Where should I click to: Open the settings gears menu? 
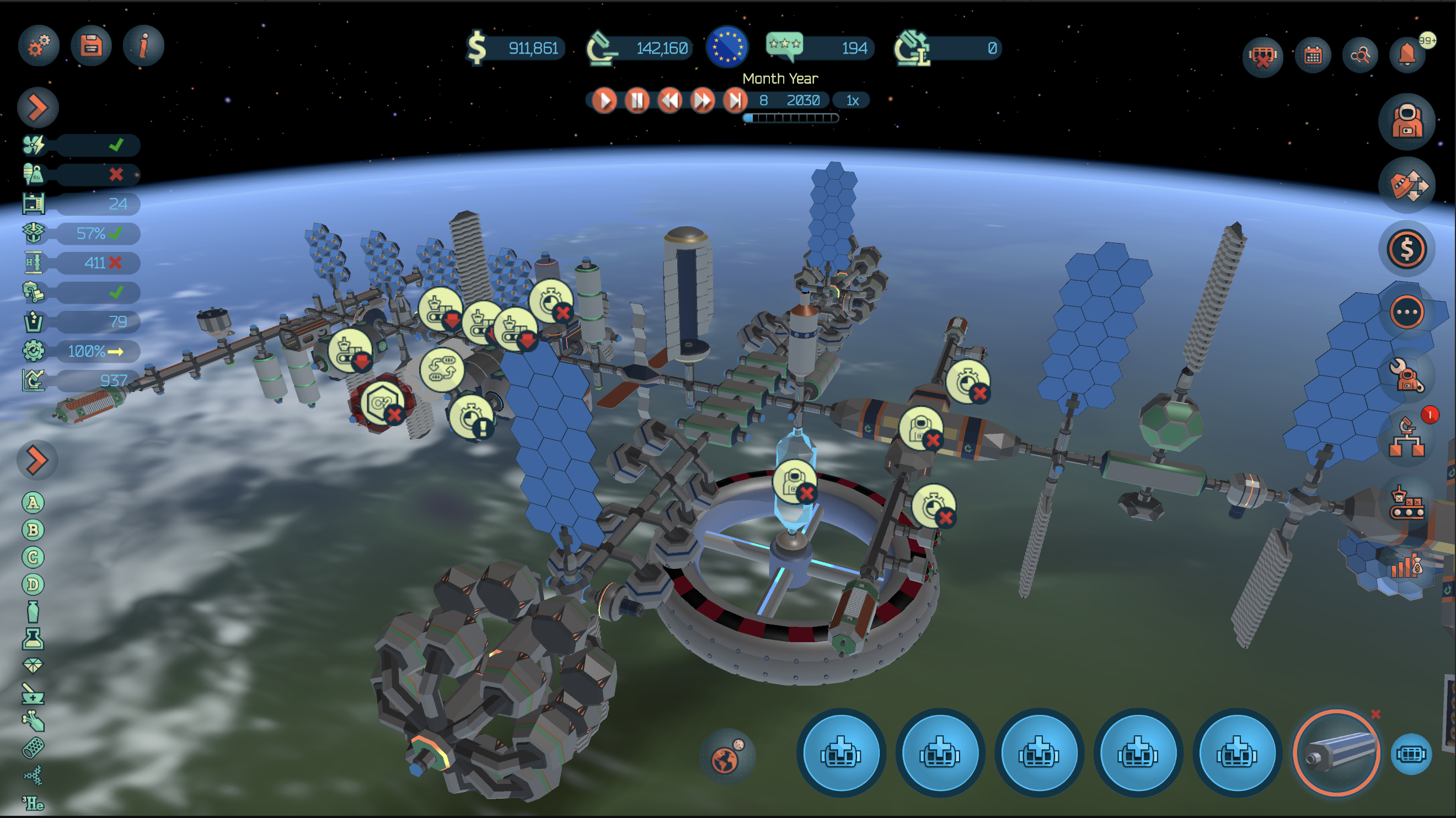coord(39,46)
